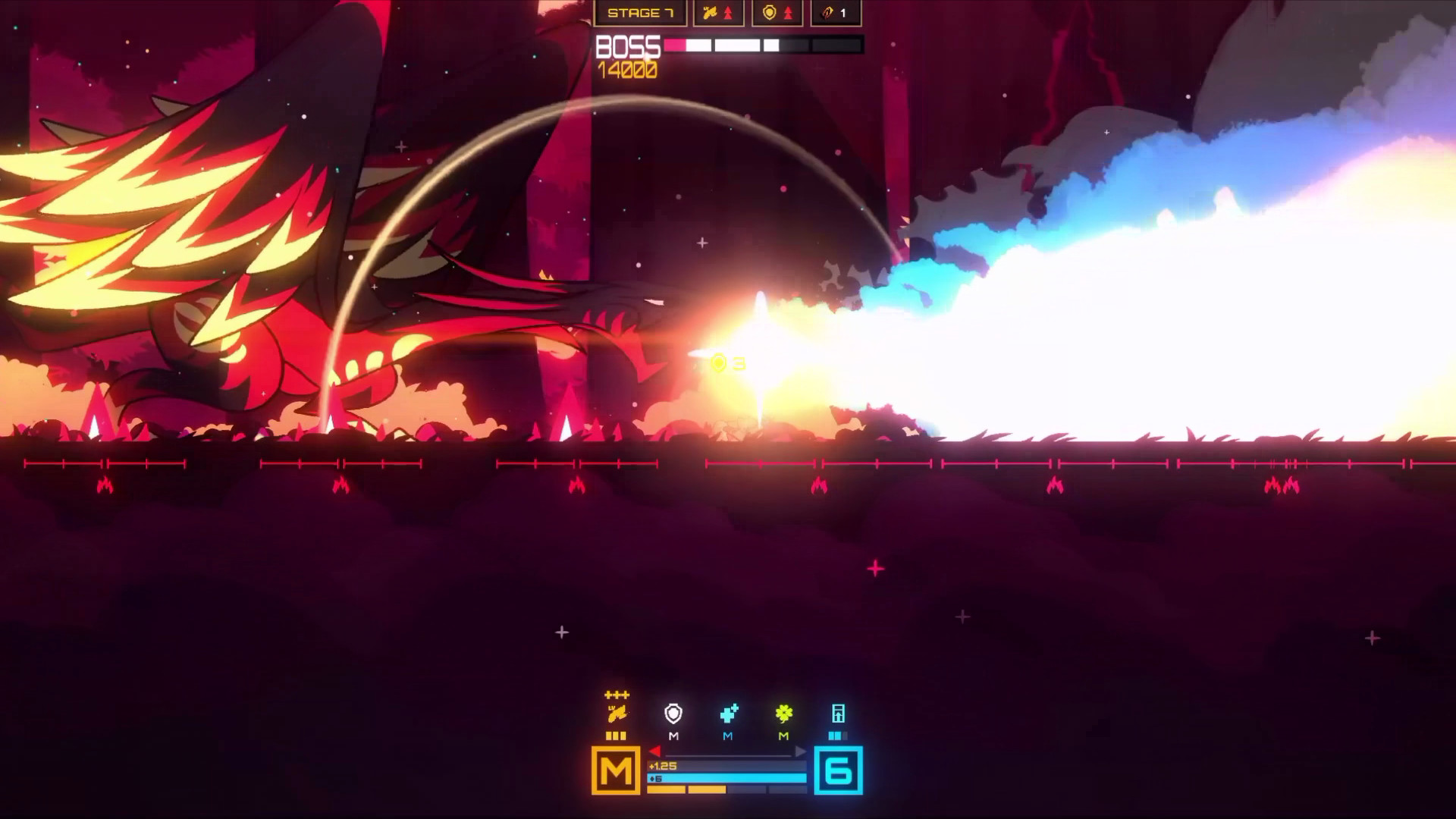Click the green clover luck icon
This screenshot has height=819, width=1456.
click(783, 714)
